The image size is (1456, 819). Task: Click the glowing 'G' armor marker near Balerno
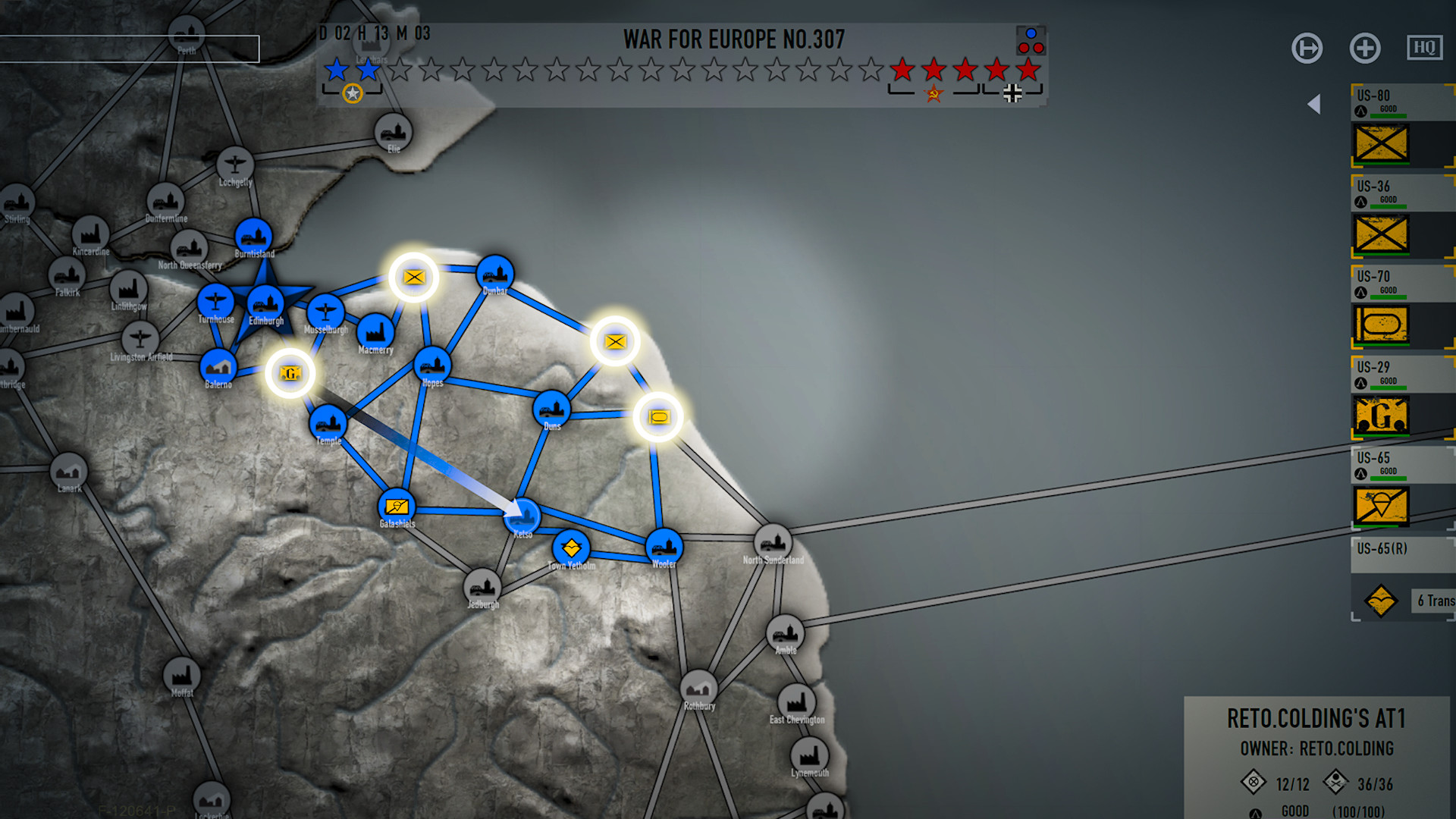coord(290,372)
